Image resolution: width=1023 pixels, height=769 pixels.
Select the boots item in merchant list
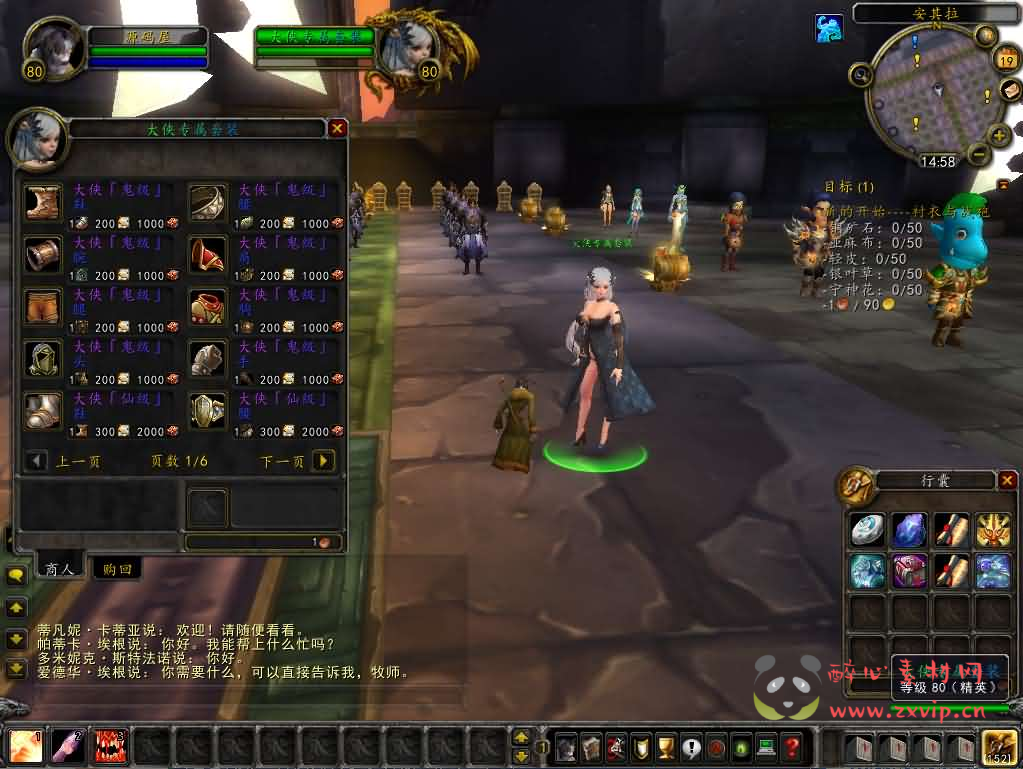pyautogui.click(x=44, y=202)
